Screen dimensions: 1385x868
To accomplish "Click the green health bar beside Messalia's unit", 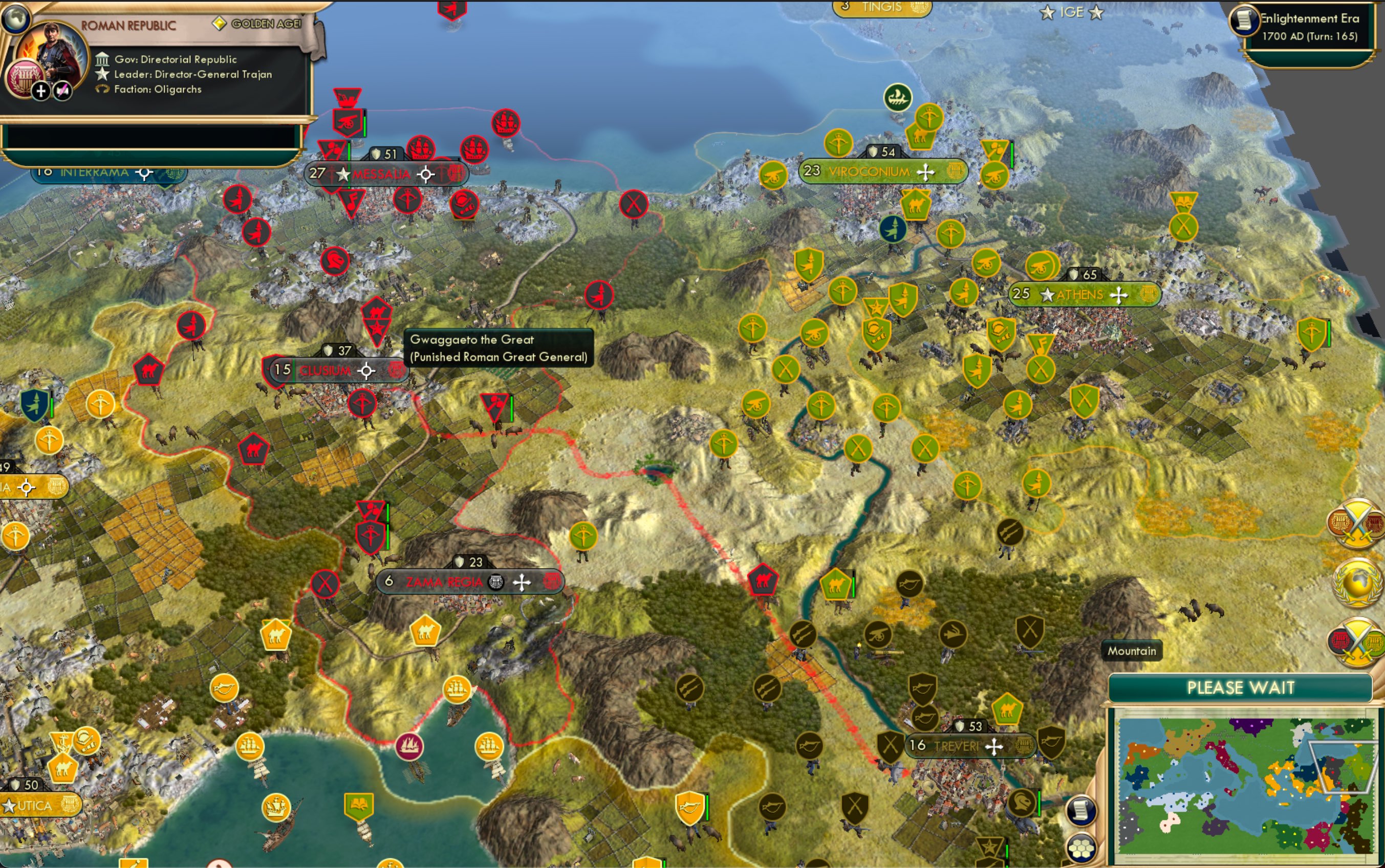I will point(350,150).
